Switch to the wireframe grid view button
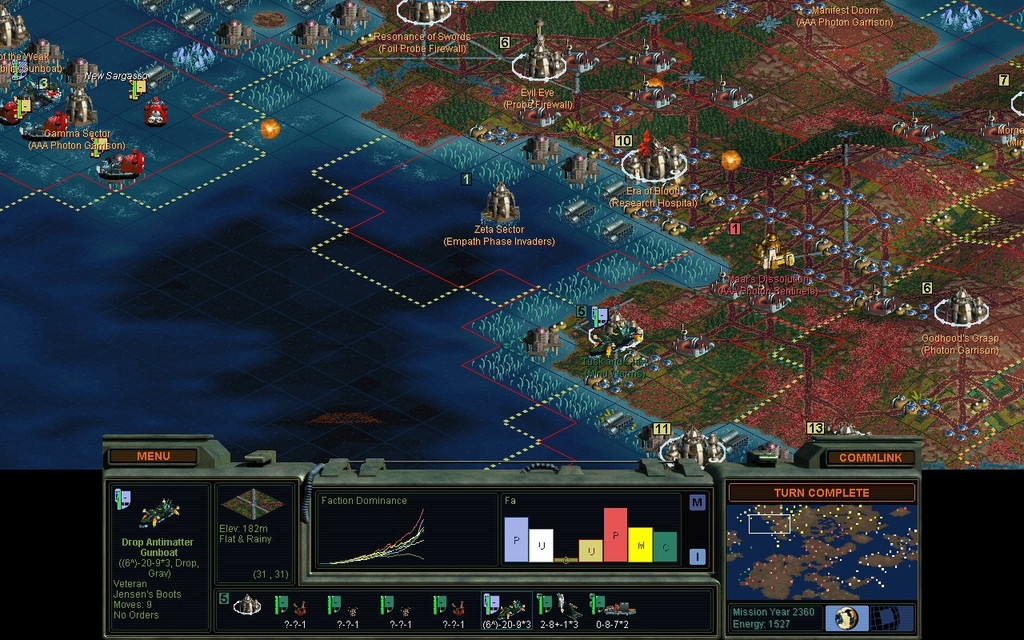This screenshot has width=1024, height=640. click(885, 617)
